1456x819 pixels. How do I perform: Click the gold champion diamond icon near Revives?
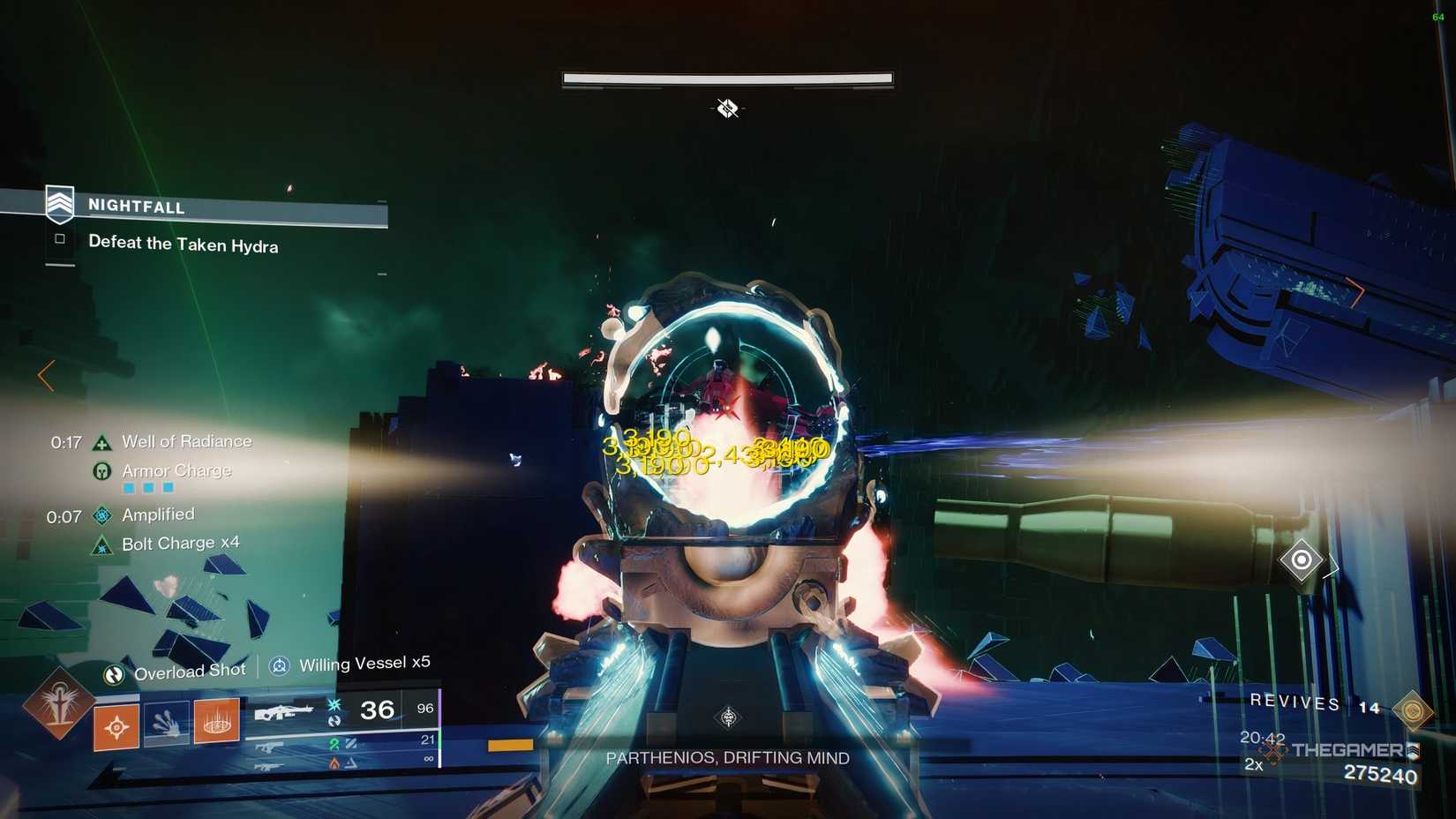pos(1414,710)
